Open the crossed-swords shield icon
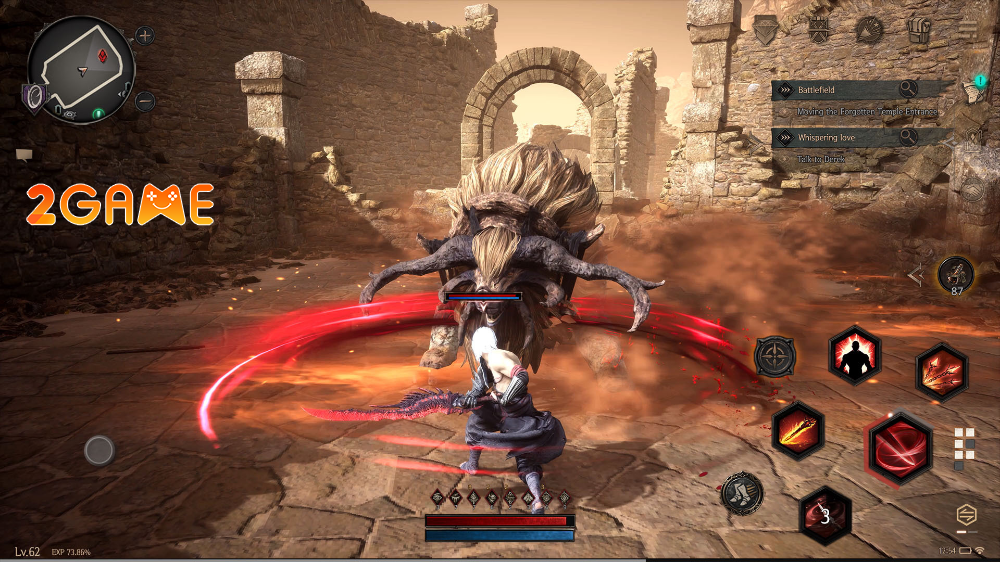 point(820,29)
